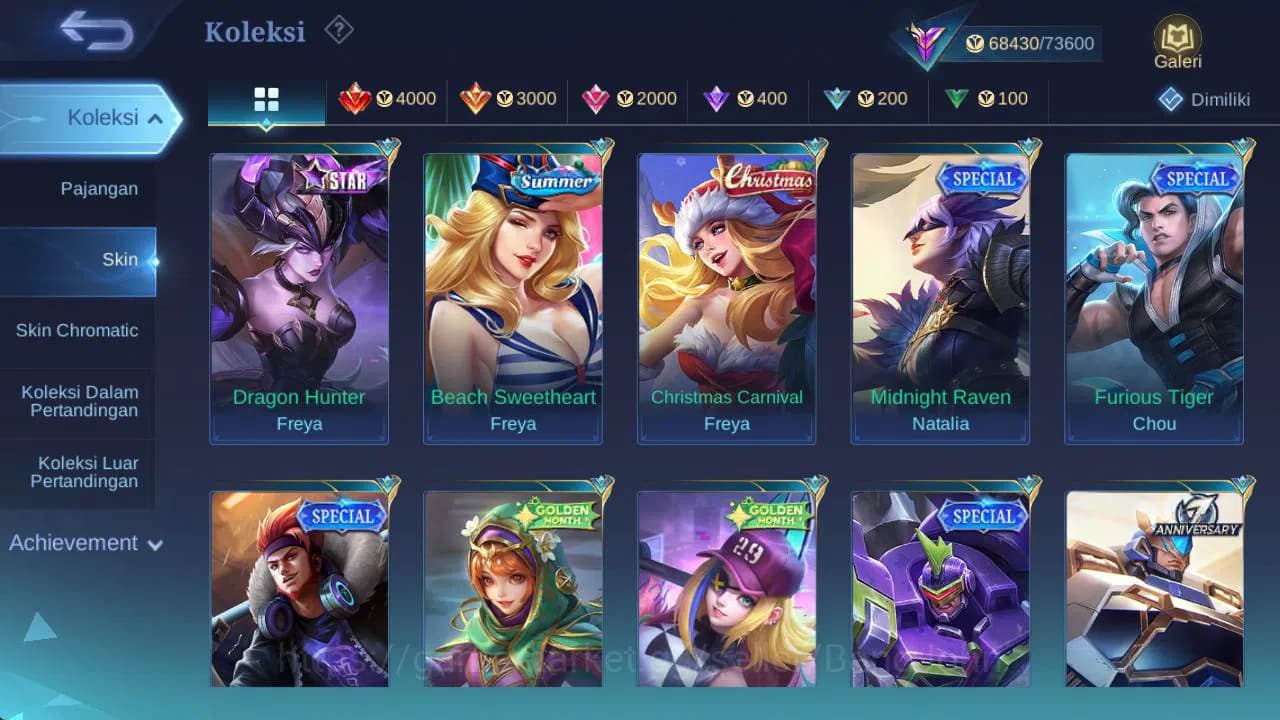Open the Dragon Hunter Freya skin card
The width and height of the screenshot is (1280, 720).
(x=299, y=294)
